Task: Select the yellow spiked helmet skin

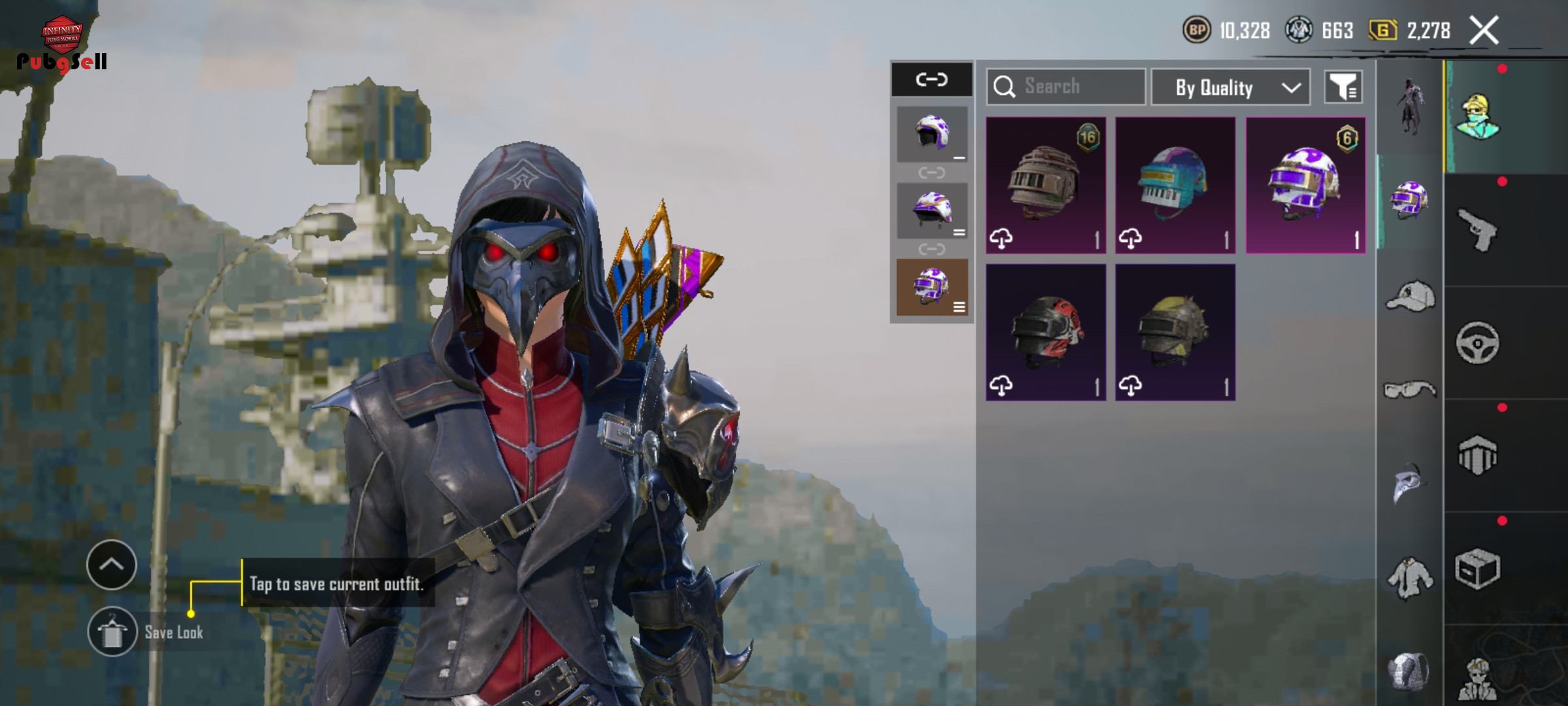Action: tap(1175, 332)
